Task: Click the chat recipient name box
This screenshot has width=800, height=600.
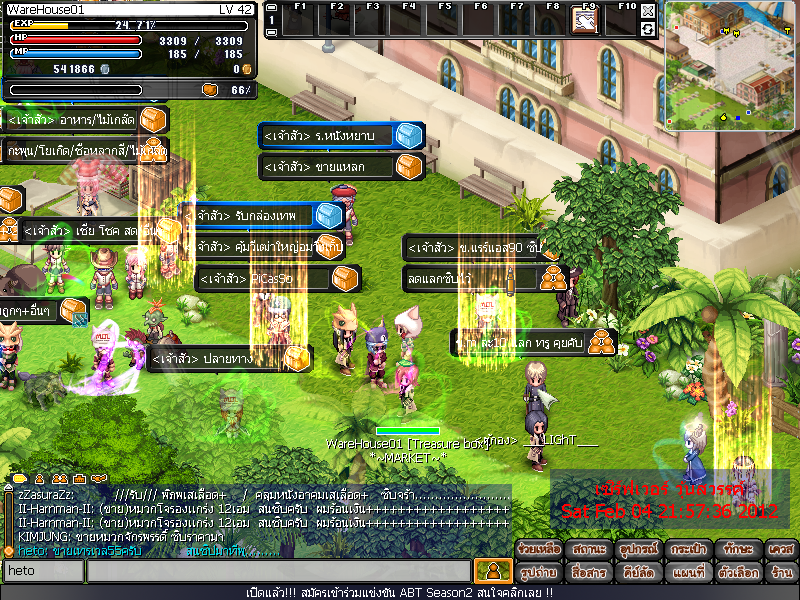Action: click(42, 571)
